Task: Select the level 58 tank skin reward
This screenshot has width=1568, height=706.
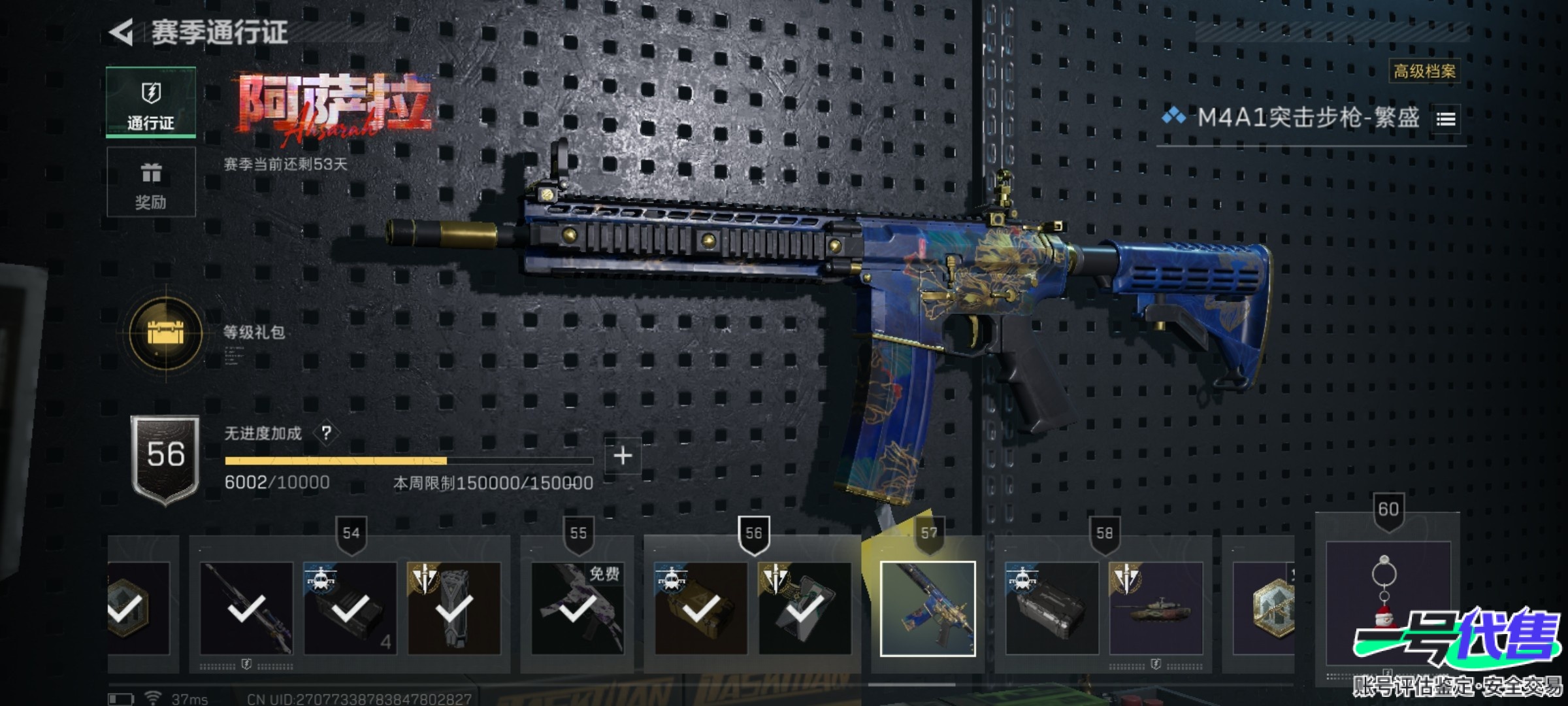Action: click(1156, 609)
